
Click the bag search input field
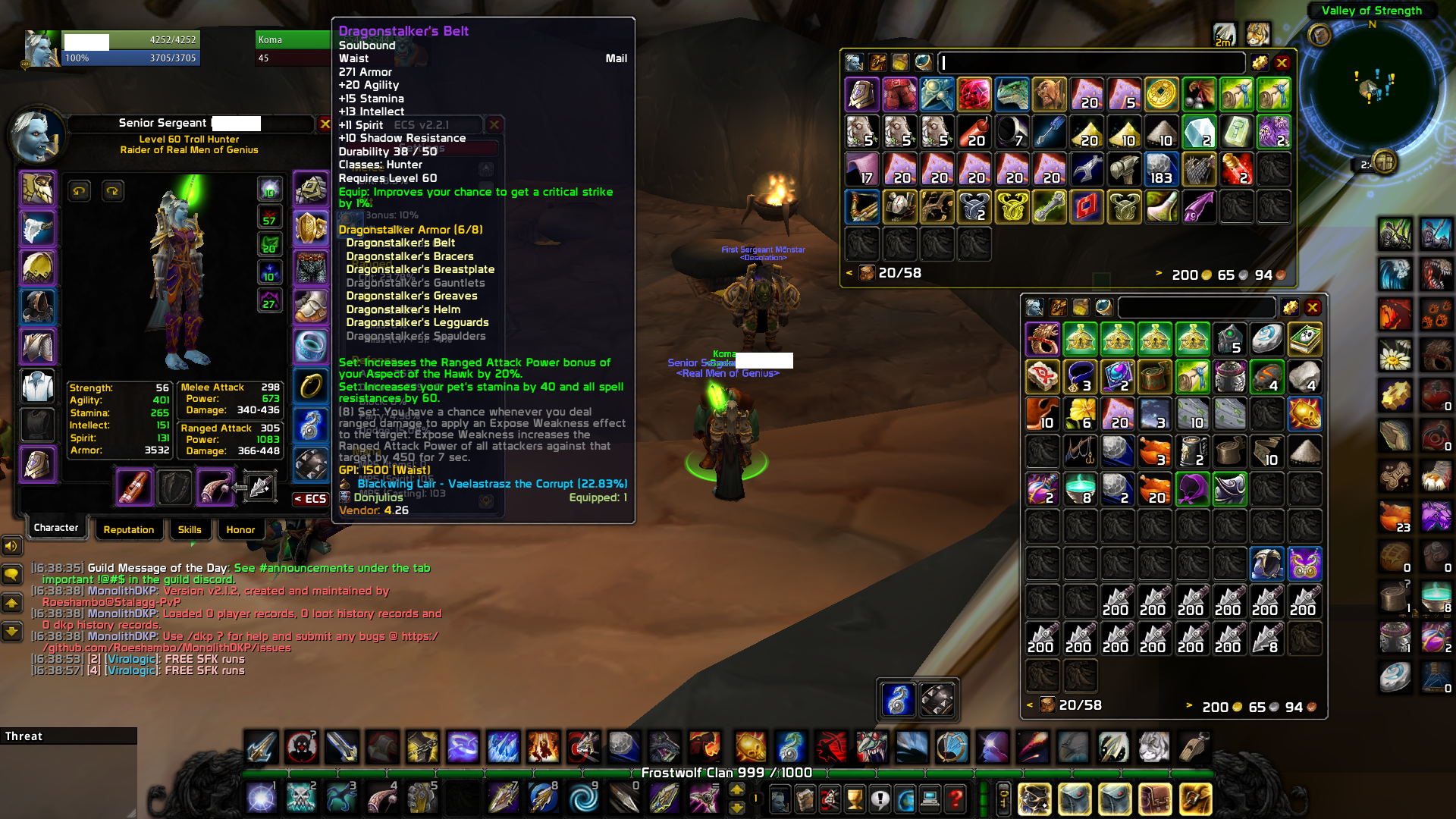[1092, 63]
